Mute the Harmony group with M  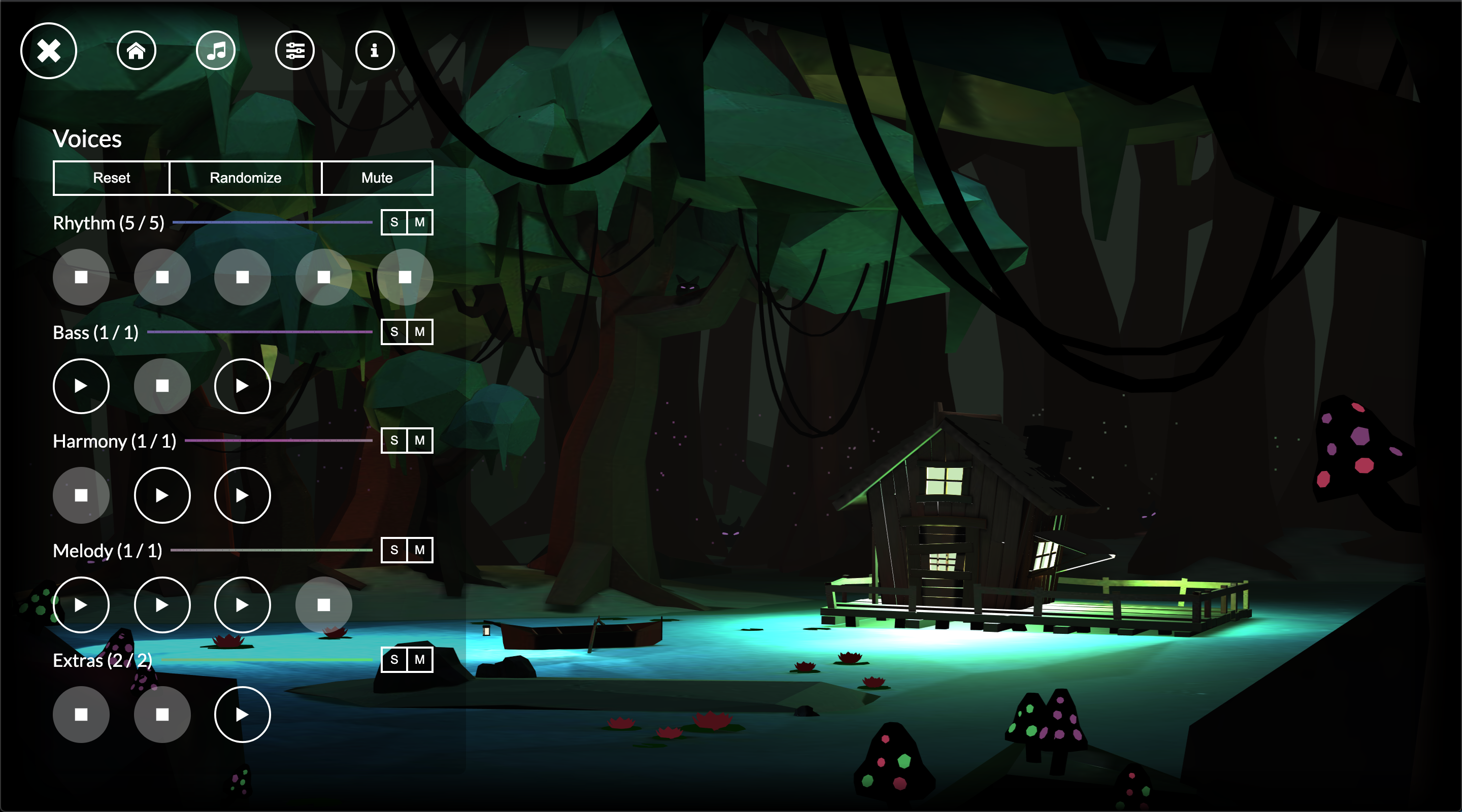(419, 441)
